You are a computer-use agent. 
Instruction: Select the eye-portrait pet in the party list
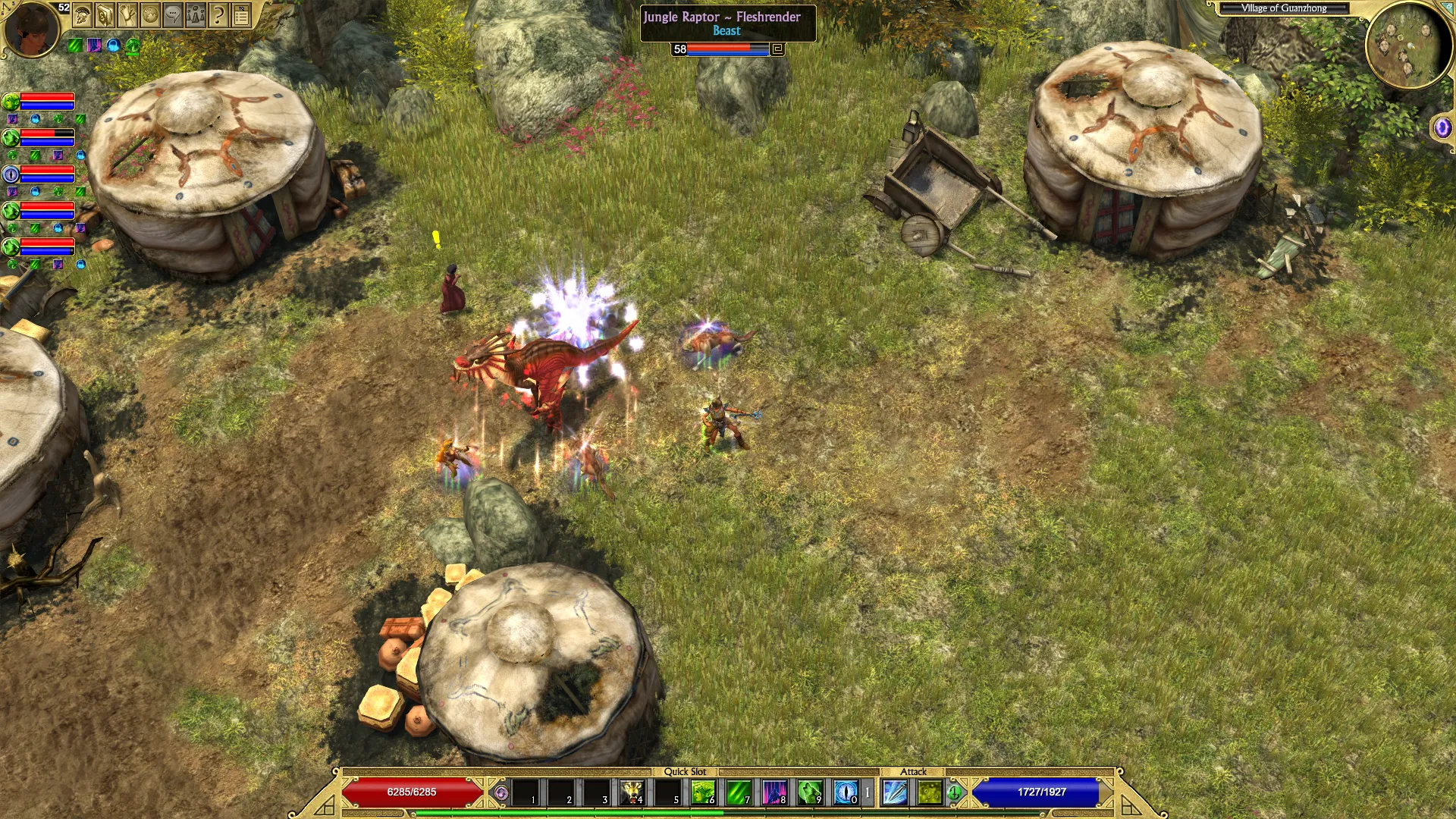coord(11,174)
